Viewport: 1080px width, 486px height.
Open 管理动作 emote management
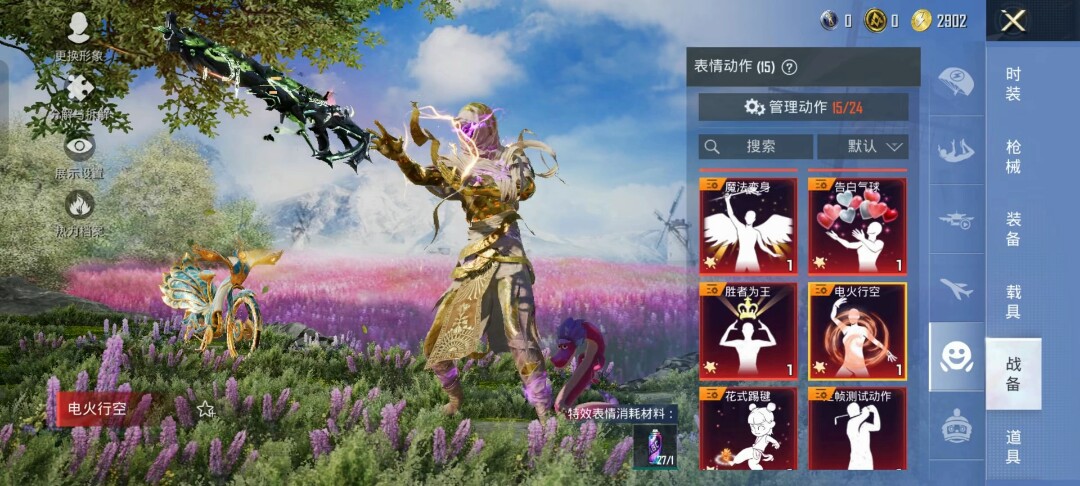pyautogui.click(x=803, y=107)
